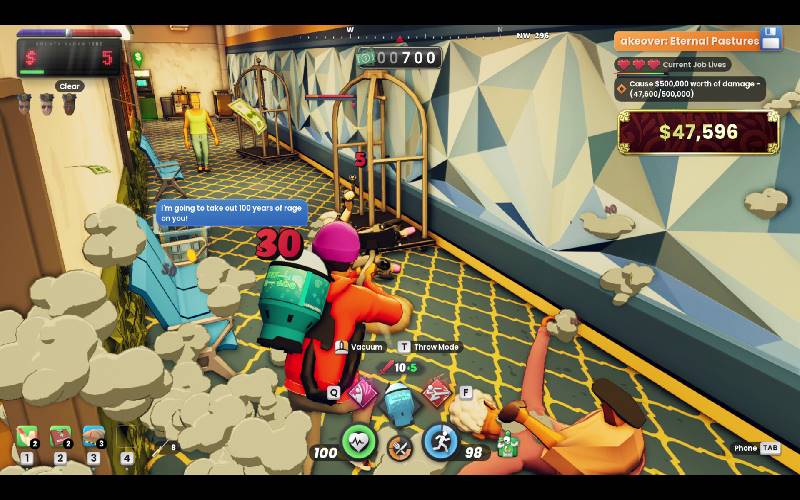Click the fork and knife hunger icon
Screen dimensions: 800x500
click(x=400, y=448)
